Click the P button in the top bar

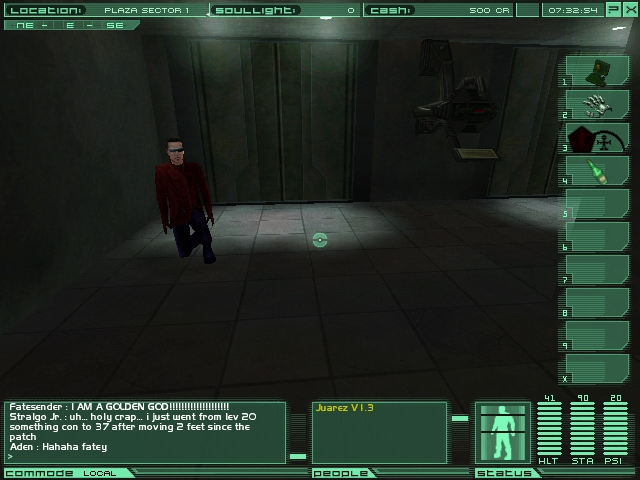click(613, 10)
